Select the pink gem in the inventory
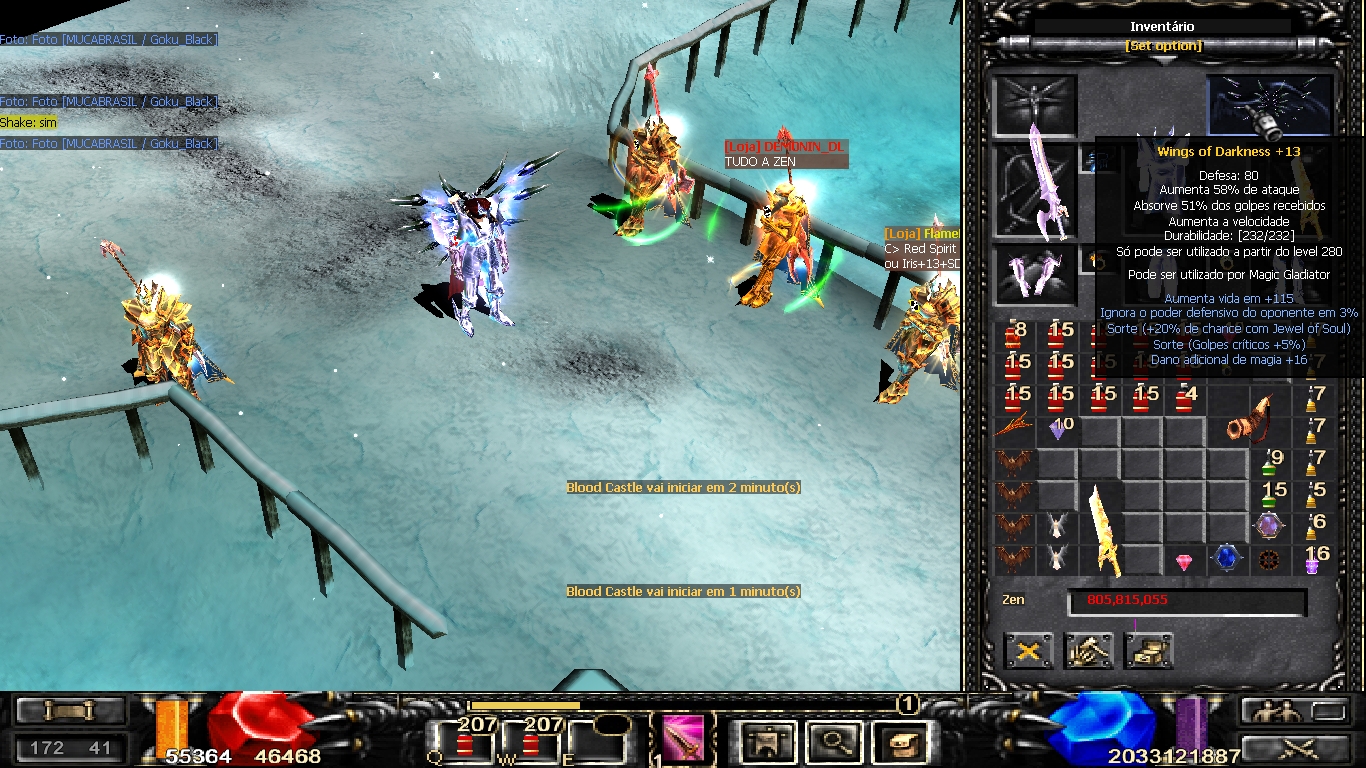 1184,562
